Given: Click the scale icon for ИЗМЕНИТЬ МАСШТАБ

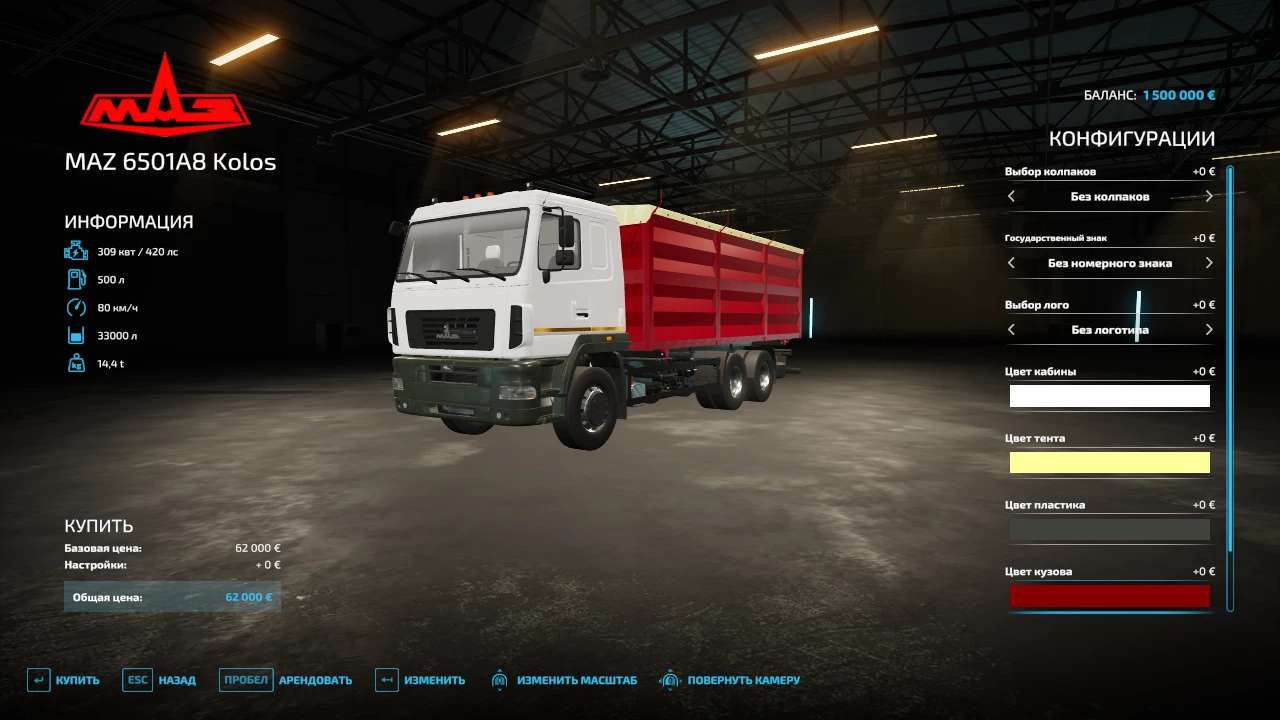Looking at the screenshot, I should tap(501, 679).
